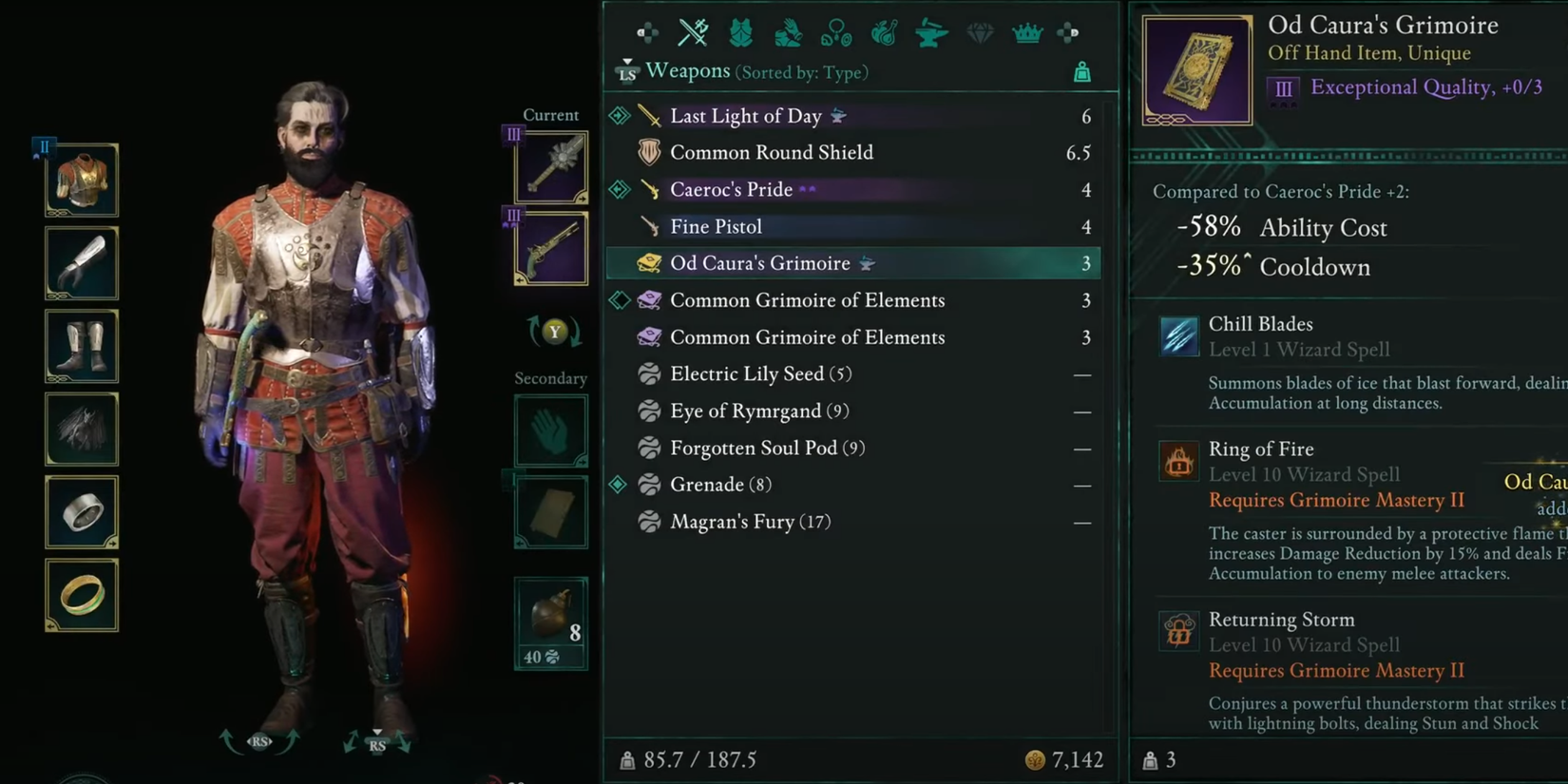
Task: Toggle the equip marker beside Caeroc's Pride
Action: pyautogui.click(x=621, y=189)
